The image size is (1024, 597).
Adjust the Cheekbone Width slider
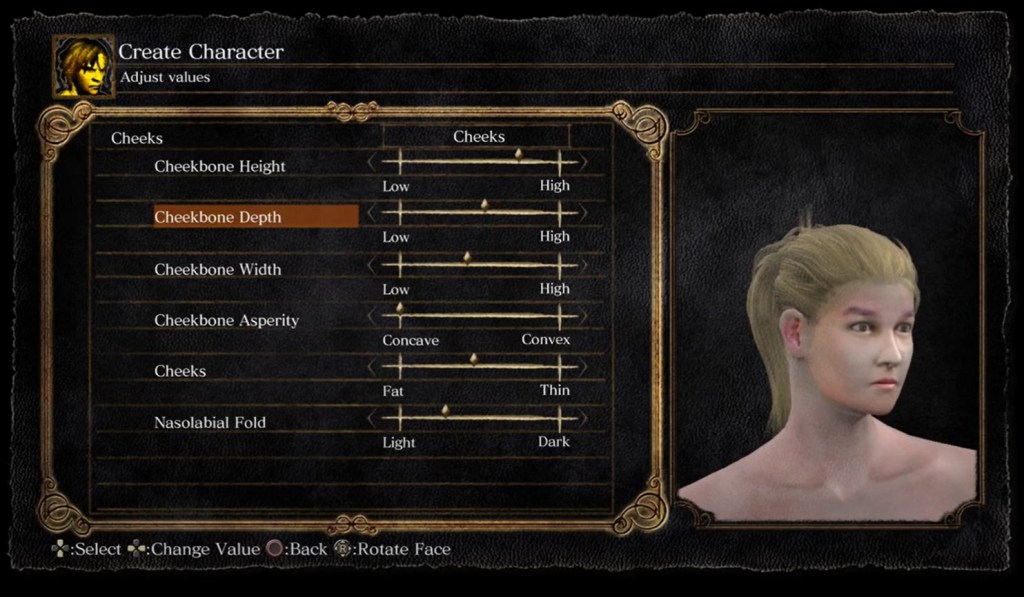[467, 263]
